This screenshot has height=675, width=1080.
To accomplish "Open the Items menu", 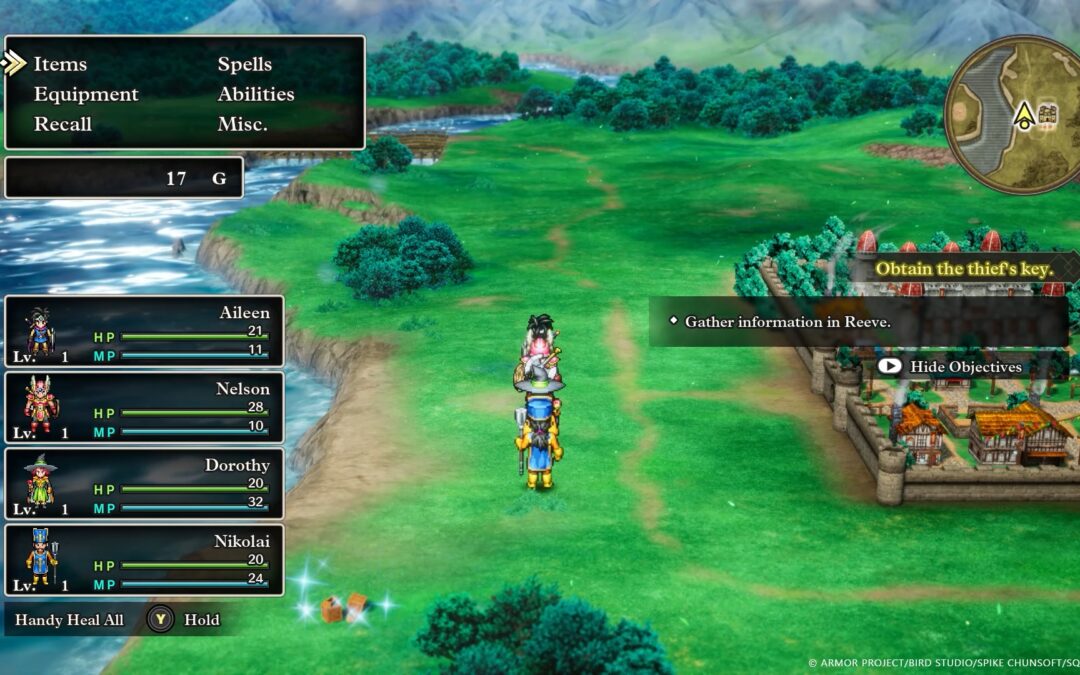I will [x=60, y=64].
